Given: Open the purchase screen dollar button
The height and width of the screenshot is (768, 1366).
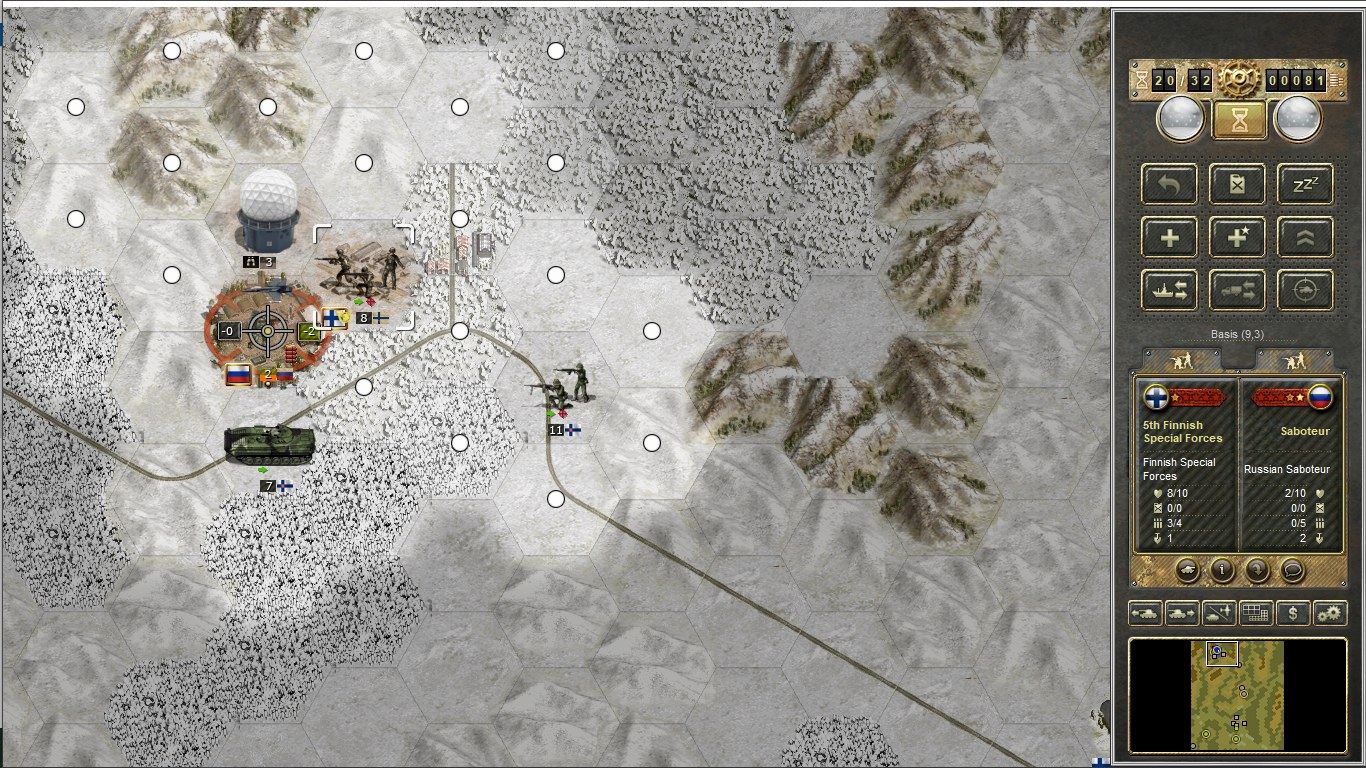Looking at the screenshot, I should pyautogui.click(x=1293, y=612).
